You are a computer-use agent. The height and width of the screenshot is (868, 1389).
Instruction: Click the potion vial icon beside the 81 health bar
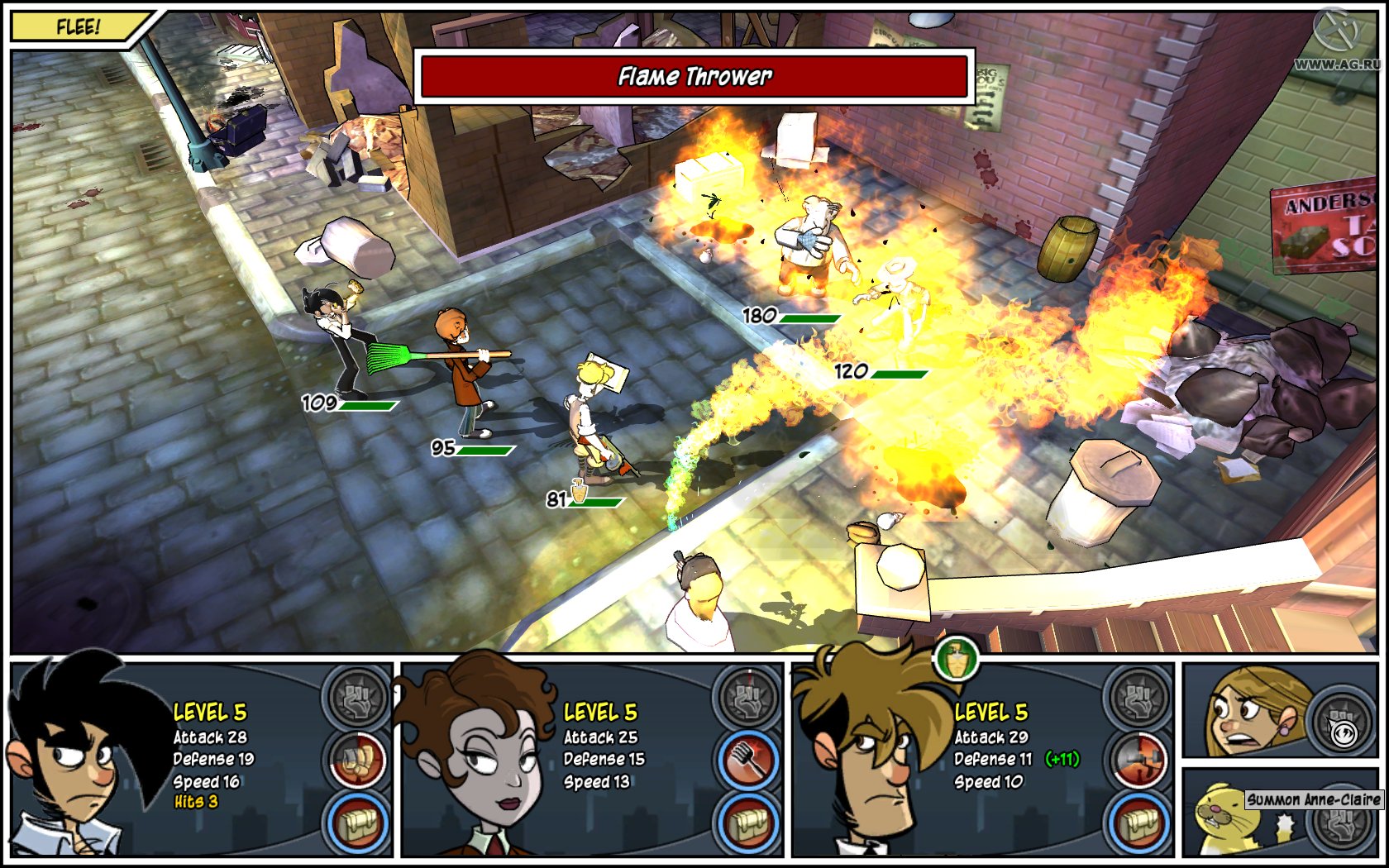pyautogui.click(x=580, y=493)
